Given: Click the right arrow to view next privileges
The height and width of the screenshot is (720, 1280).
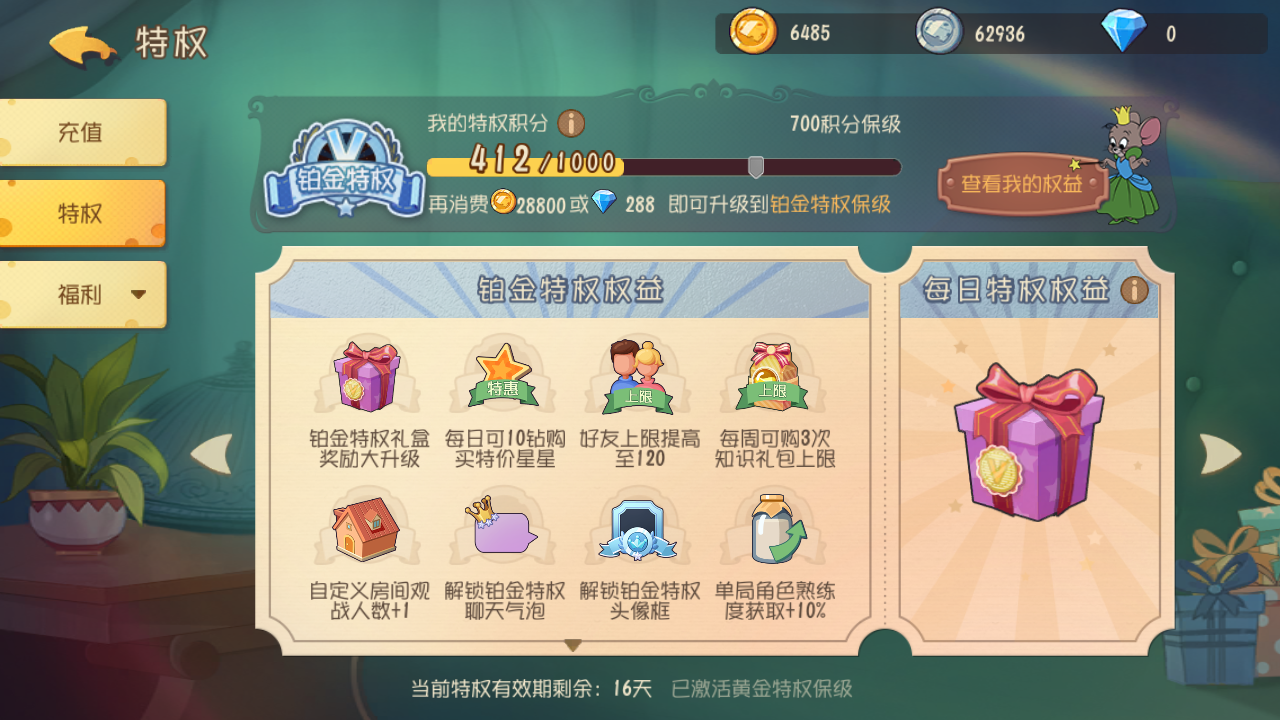Looking at the screenshot, I should pyautogui.click(x=1222, y=452).
